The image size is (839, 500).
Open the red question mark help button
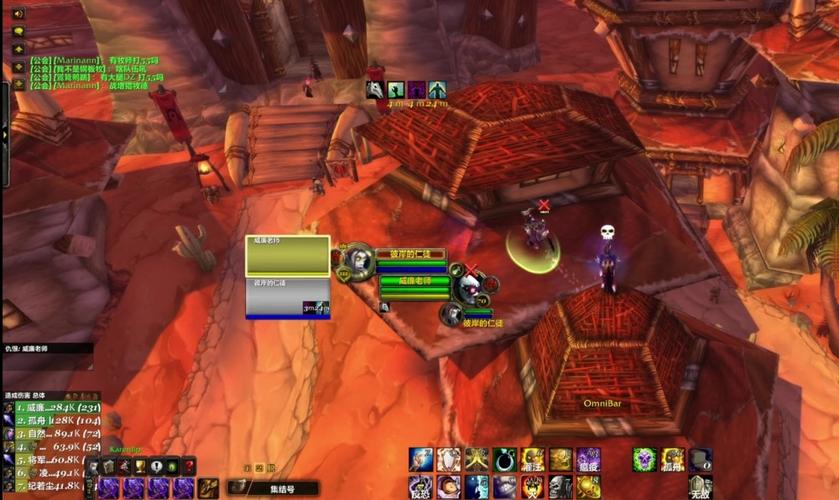(x=189, y=466)
